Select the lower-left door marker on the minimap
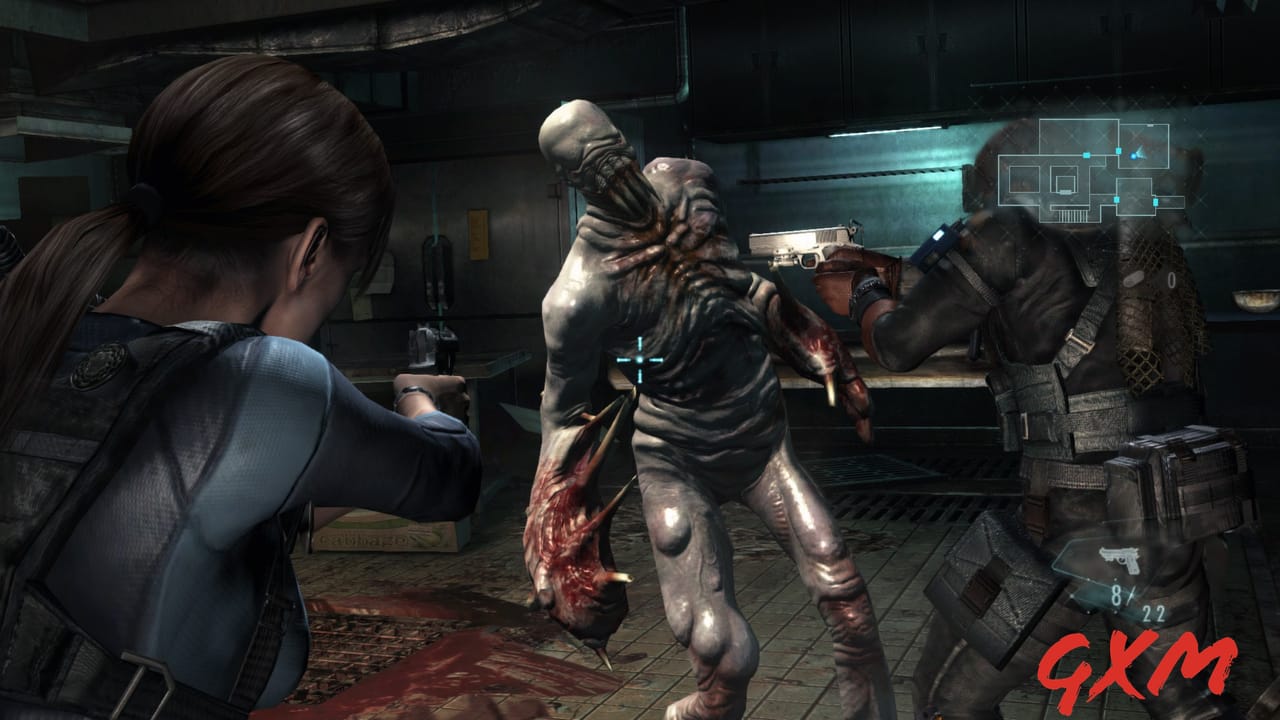 pyautogui.click(x=1116, y=200)
